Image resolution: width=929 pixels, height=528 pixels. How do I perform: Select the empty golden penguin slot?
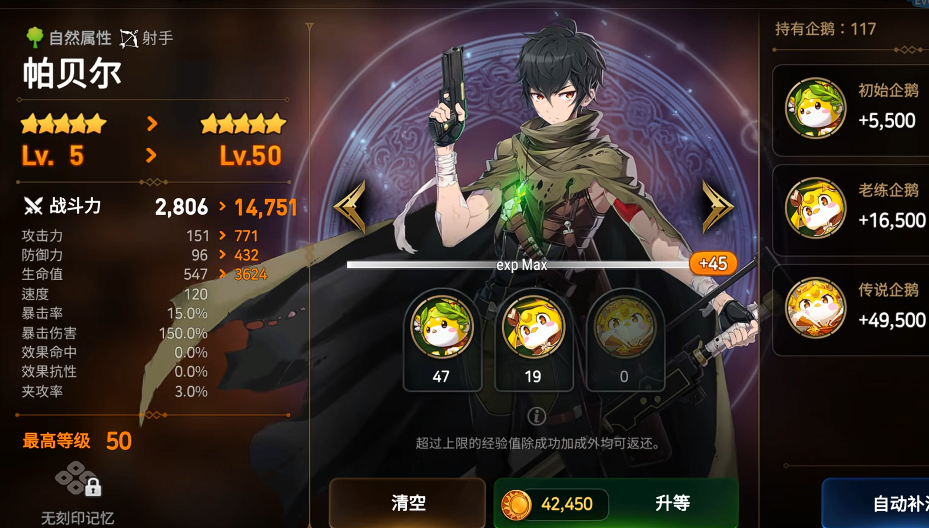click(x=624, y=338)
